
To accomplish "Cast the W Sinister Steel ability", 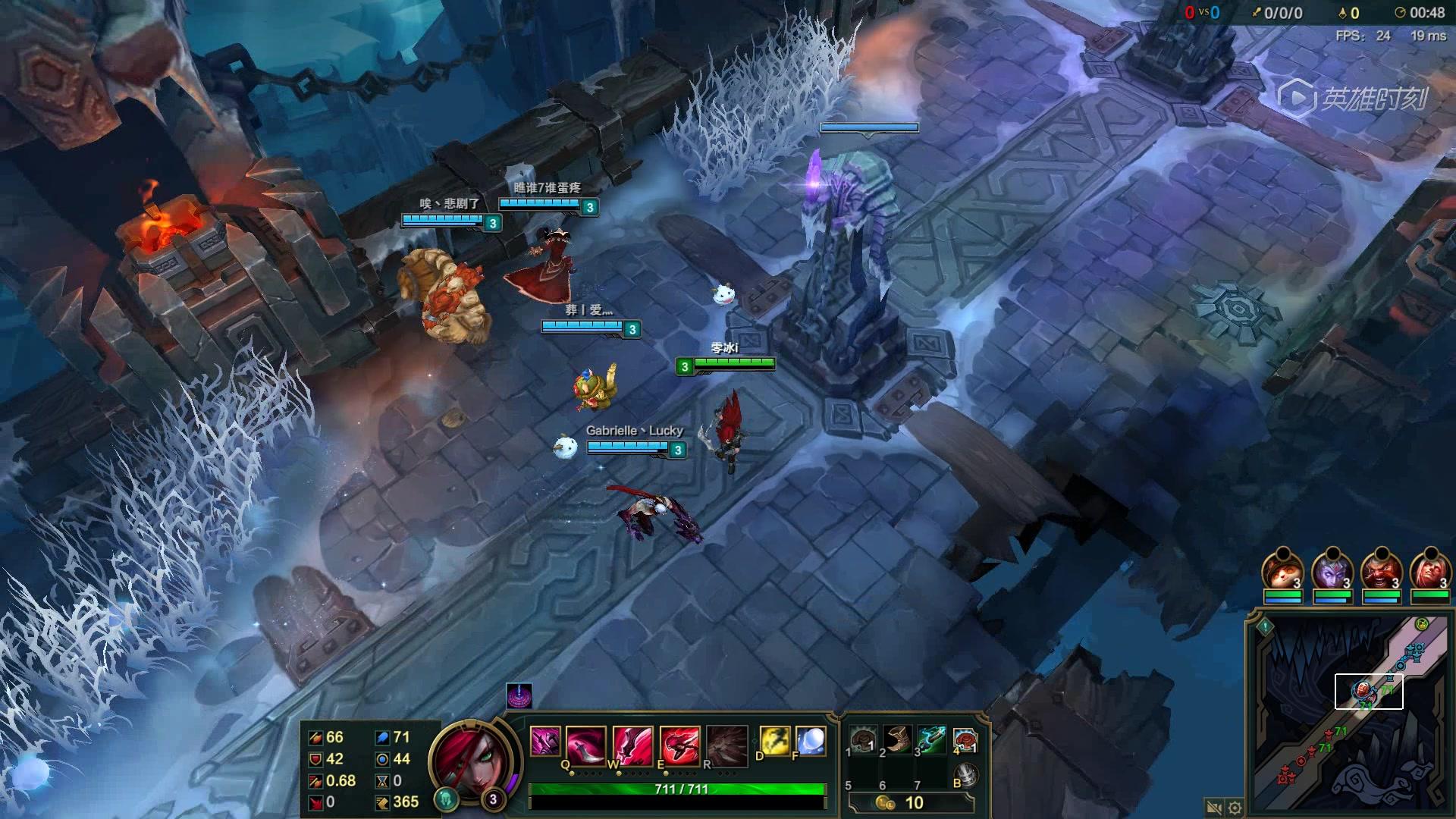I will (632, 743).
